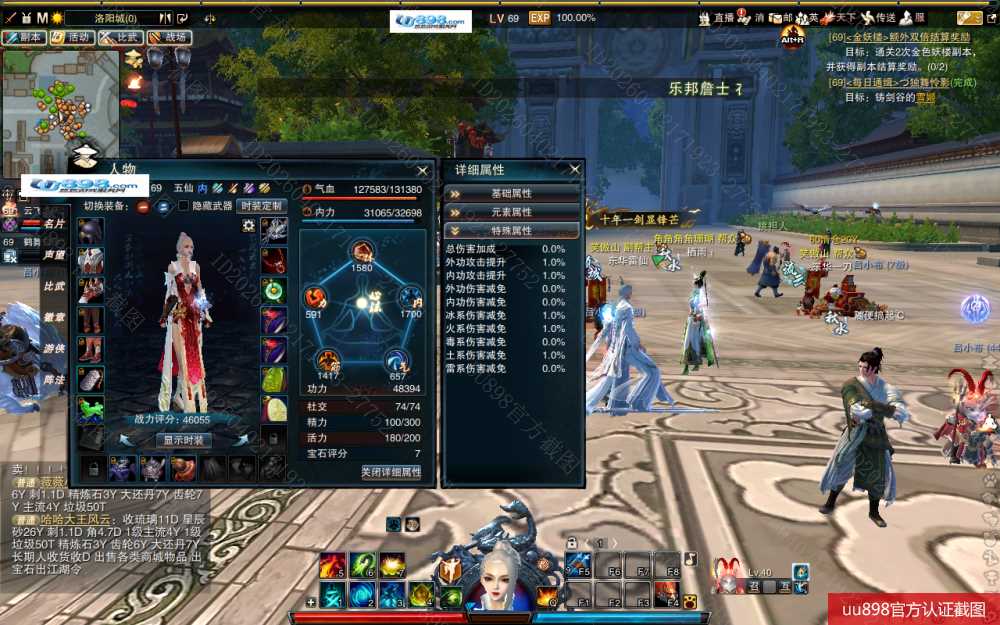Expand the 元素属性 section
This screenshot has width=1000, height=625.
tap(512, 212)
